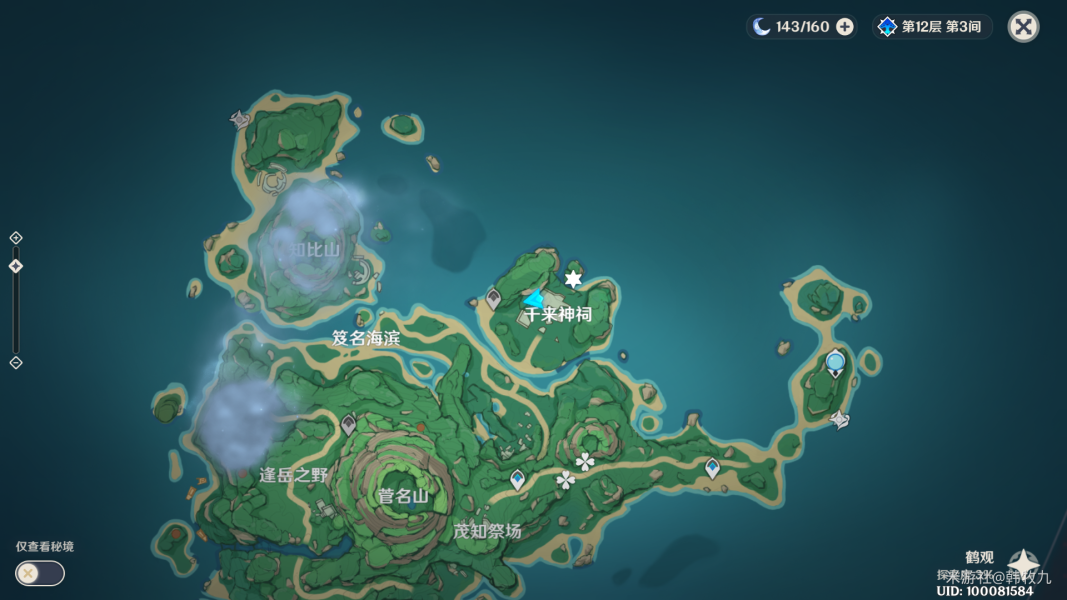Click the cyan player location arrow
This screenshot has height=600, width=1067.
[x=535, y=299]
